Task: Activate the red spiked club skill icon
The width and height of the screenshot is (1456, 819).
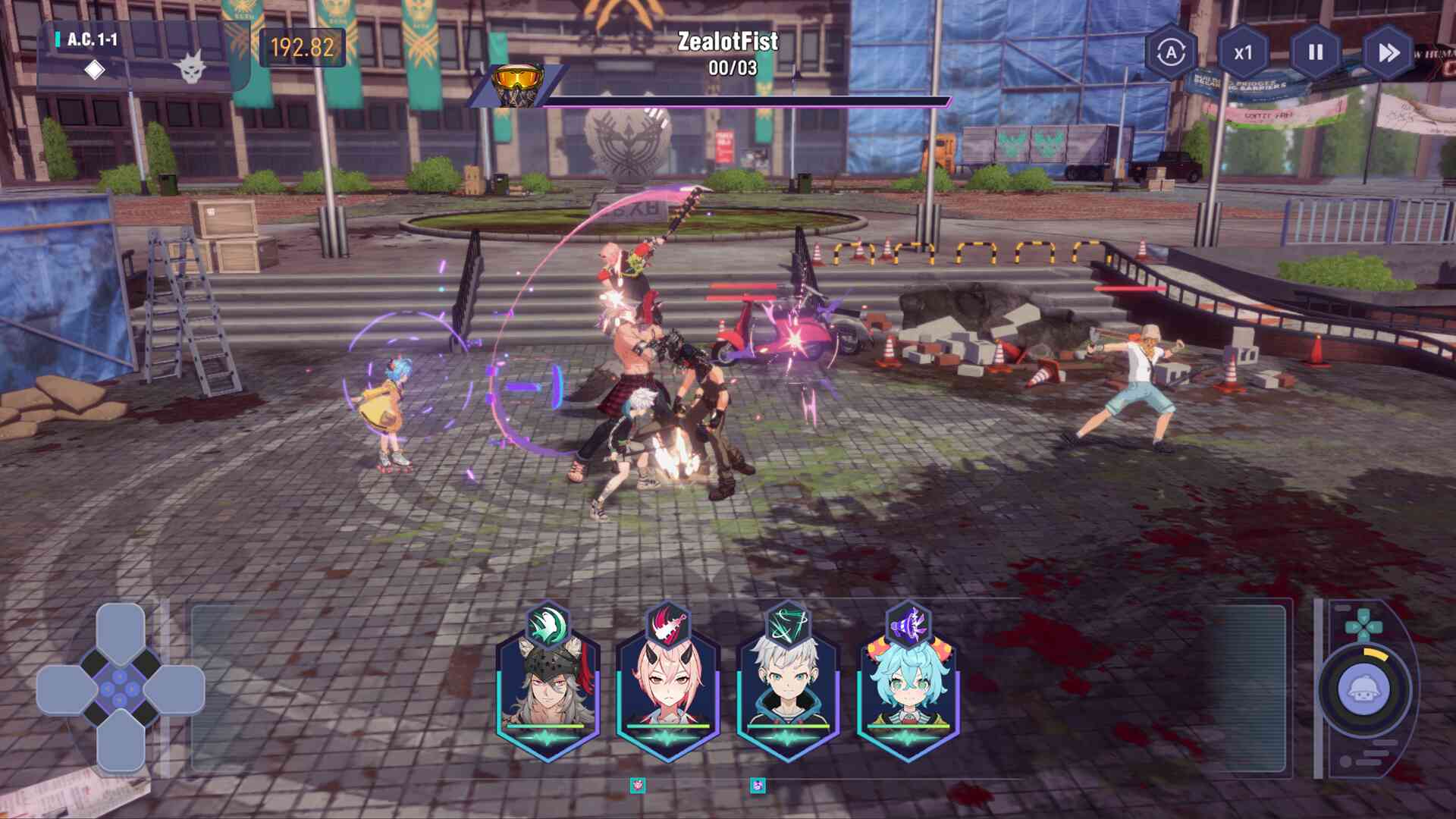Action: click(x=668, y=625)
